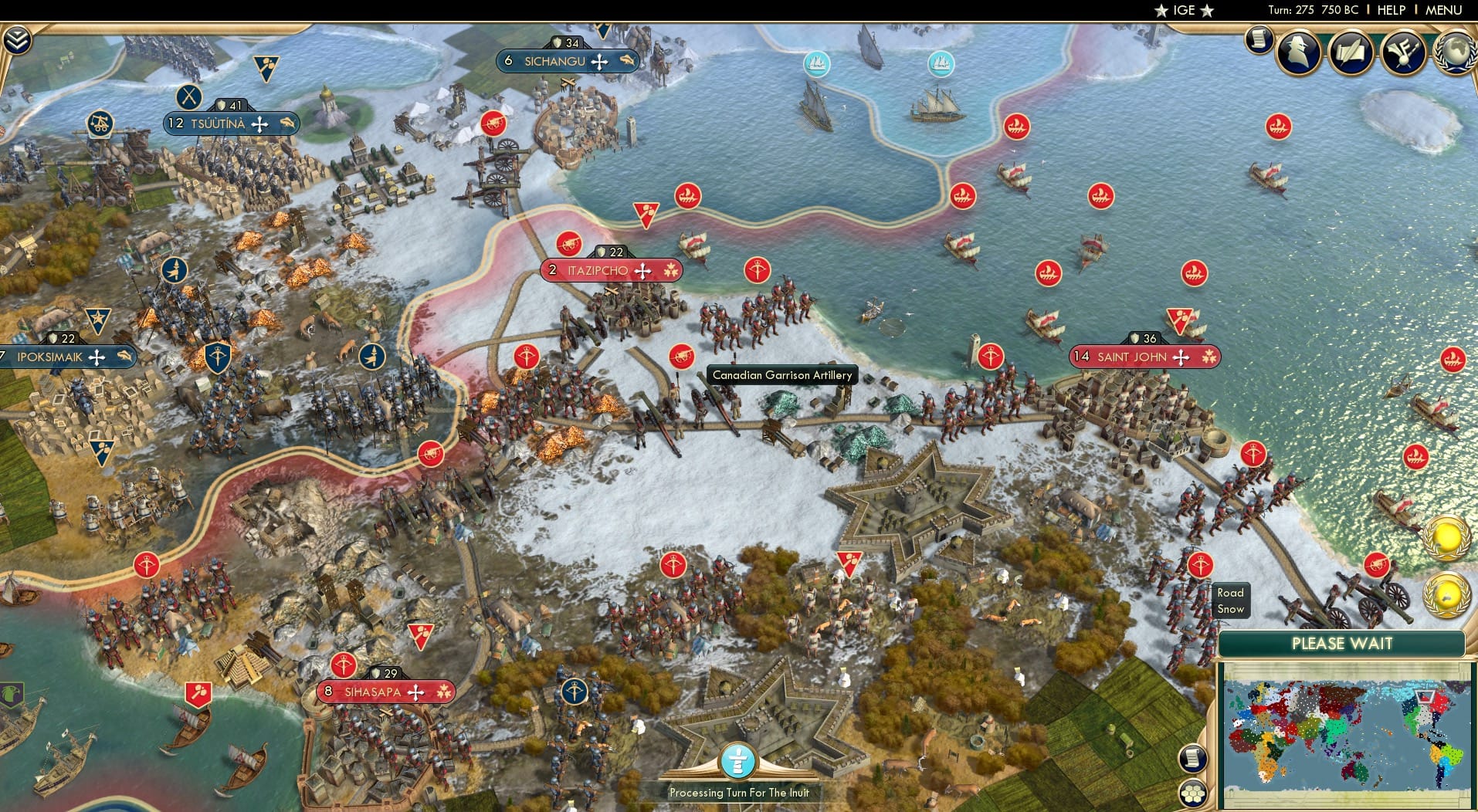Image resolution: width=1478 pixels, height=812 pixels.
Task: Toggle the red inverted-triangle citadel marker near Itazipcho
Action: (x=646, y=213)
